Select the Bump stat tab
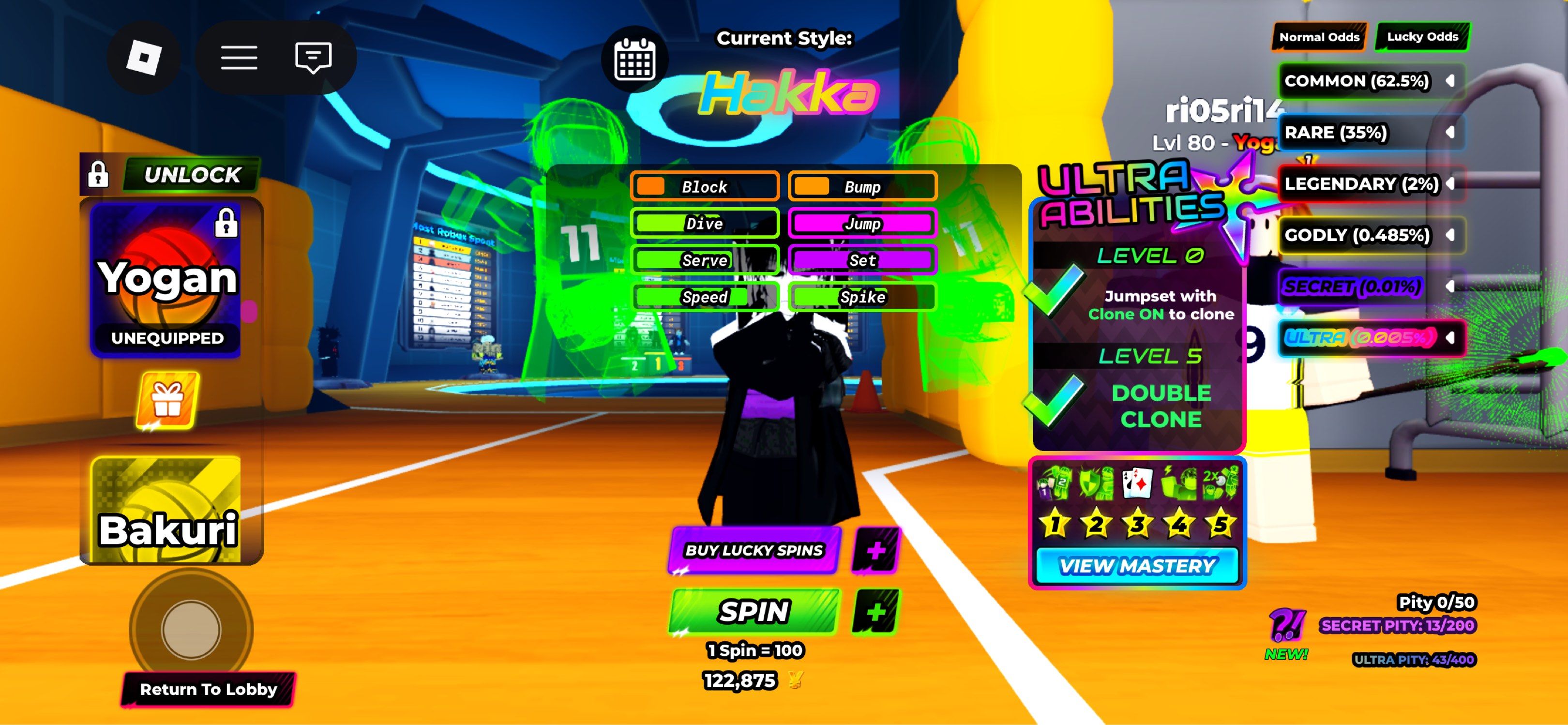Viewport: 1568px width, 725px height. point(862,186)
